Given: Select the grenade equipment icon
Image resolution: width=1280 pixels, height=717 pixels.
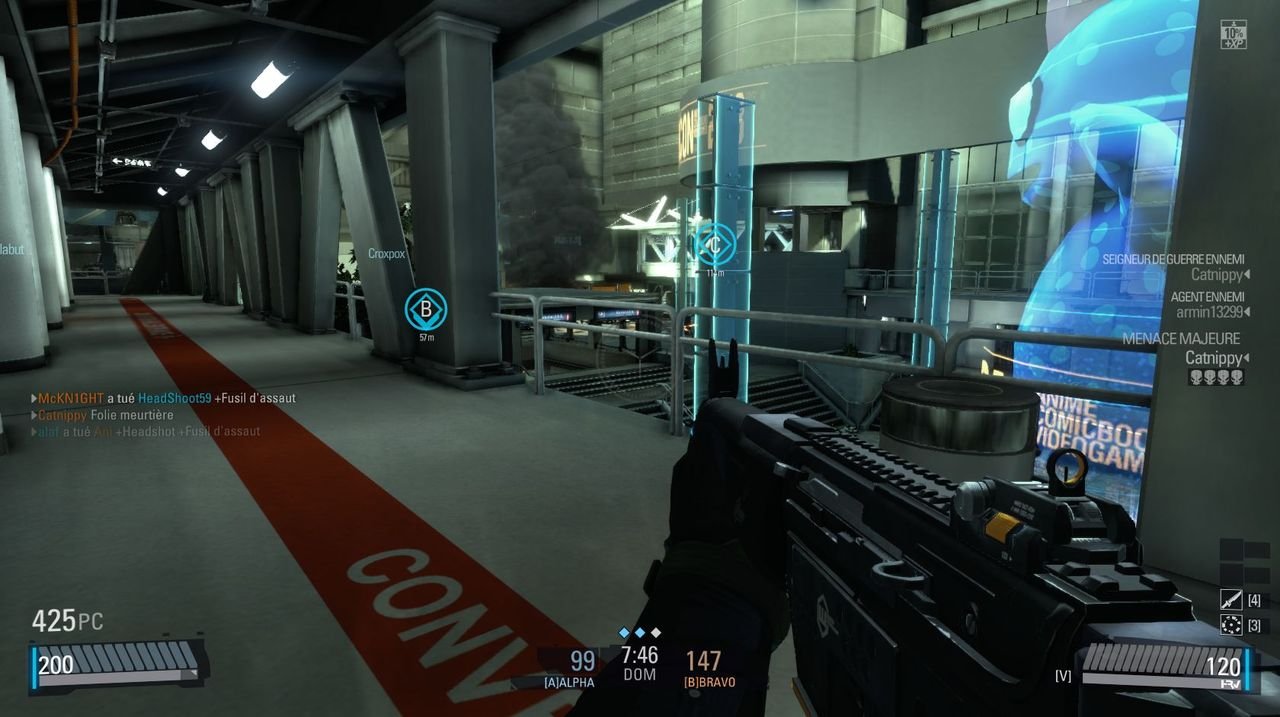Looking at the screenshot, I should coord(1231,626).
